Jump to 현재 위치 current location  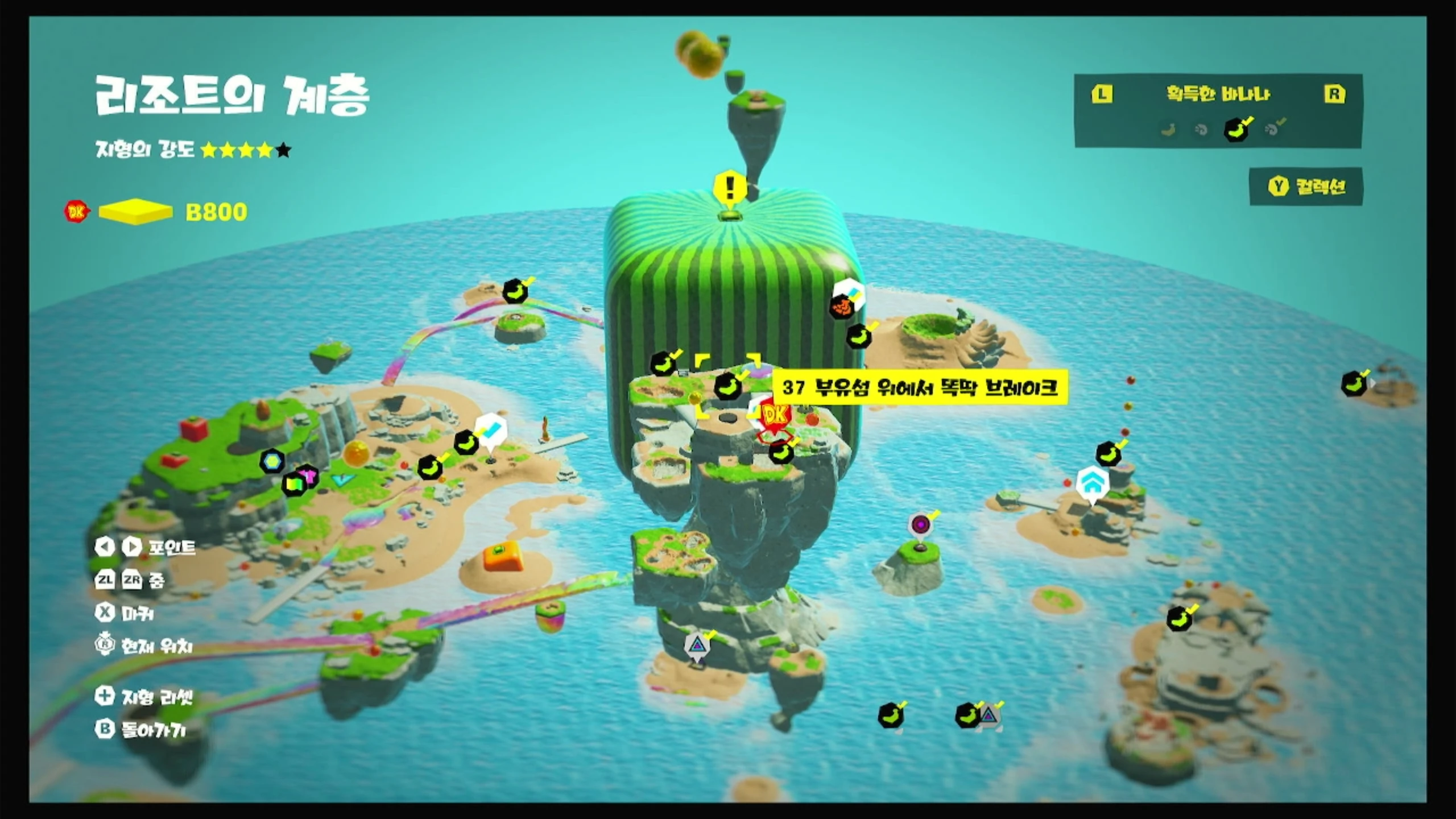click(144, 646)
